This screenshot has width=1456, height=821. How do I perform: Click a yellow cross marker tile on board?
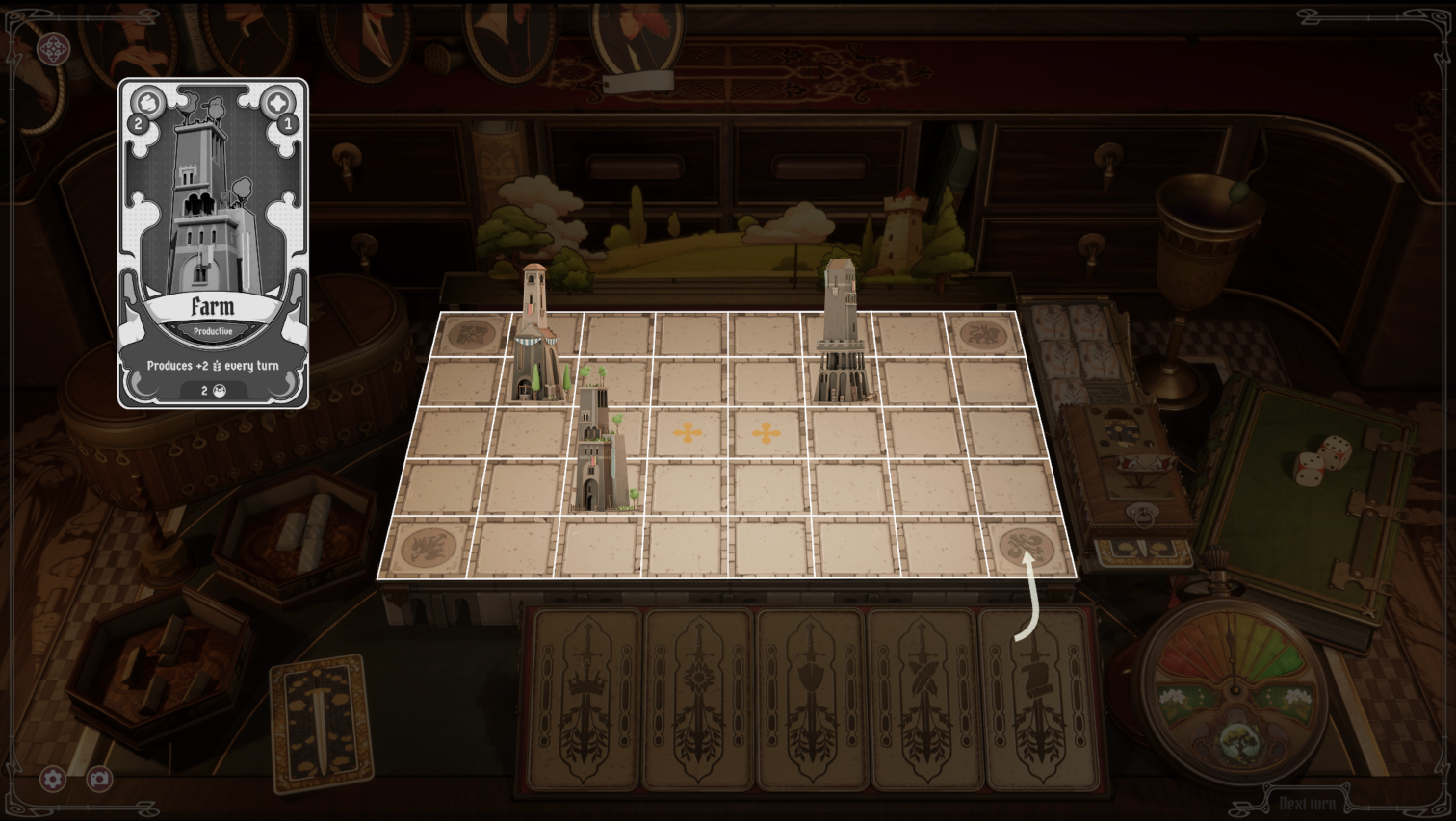pos(687,434)
